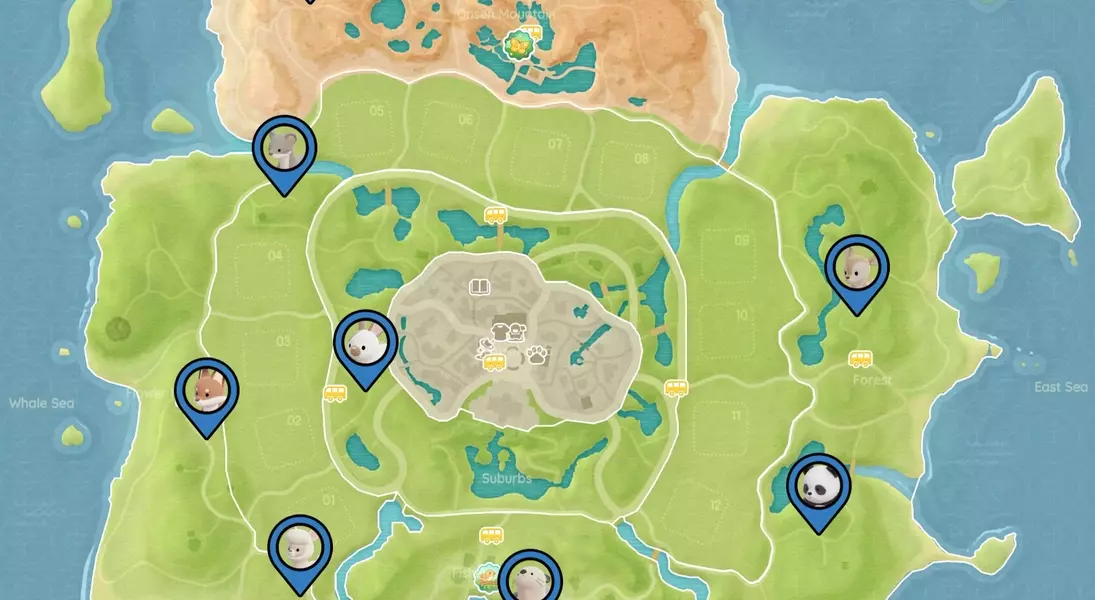Image resolution: width=1095 pixels, height=600 pixels.
Task: Open the white alpaca location pin
Action: point(300,548)
